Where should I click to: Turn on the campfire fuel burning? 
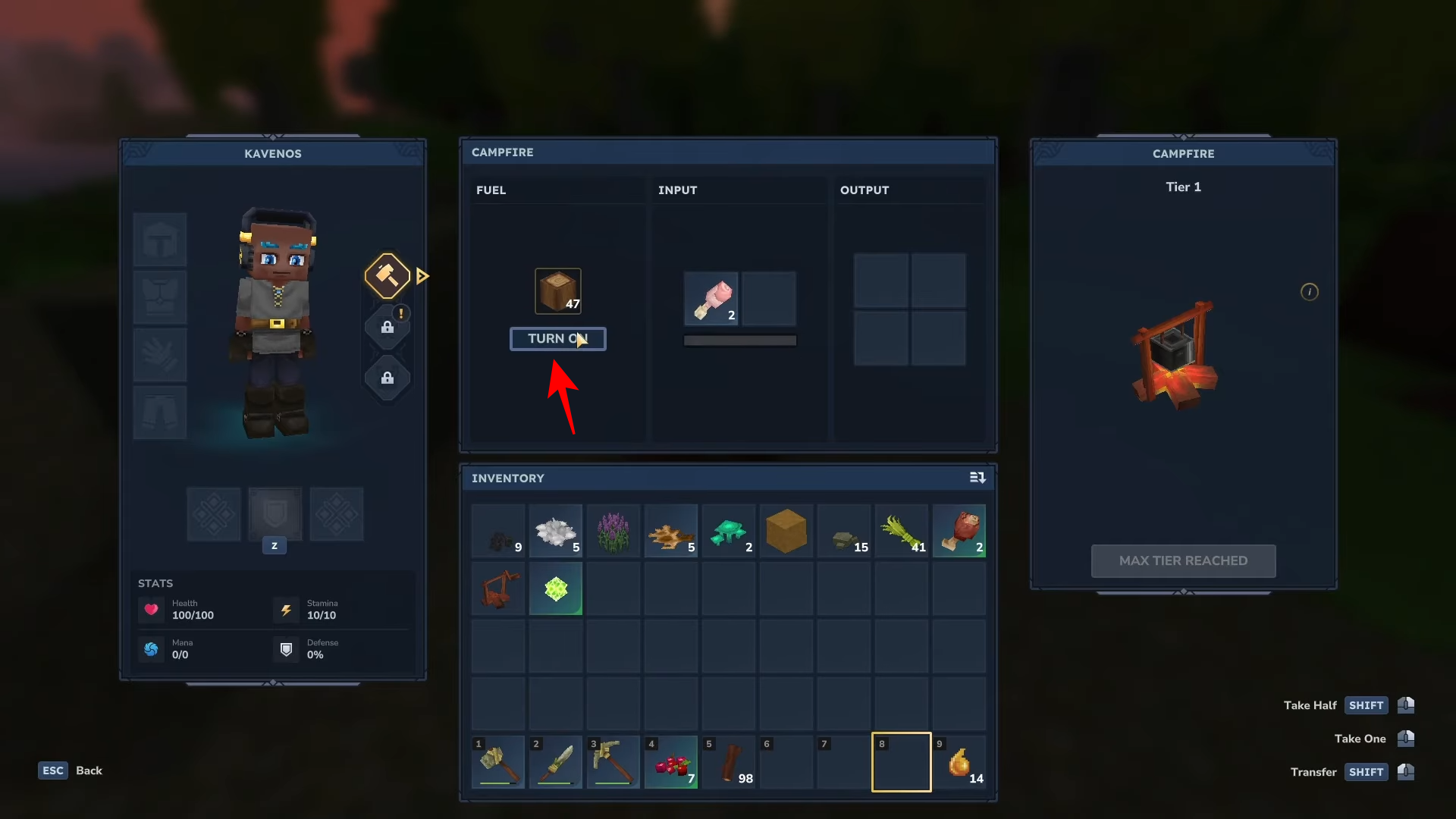point(558,338)
